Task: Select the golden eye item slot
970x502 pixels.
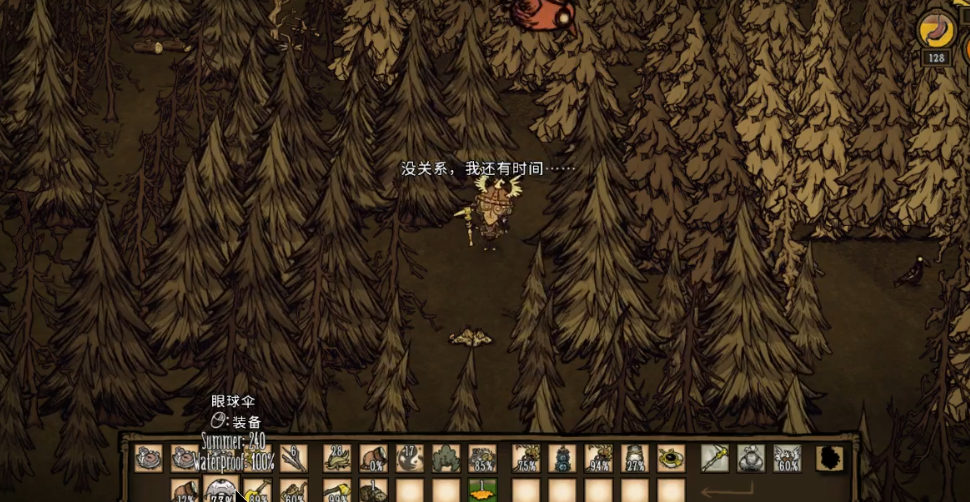Action: click(x=671, y=458)
